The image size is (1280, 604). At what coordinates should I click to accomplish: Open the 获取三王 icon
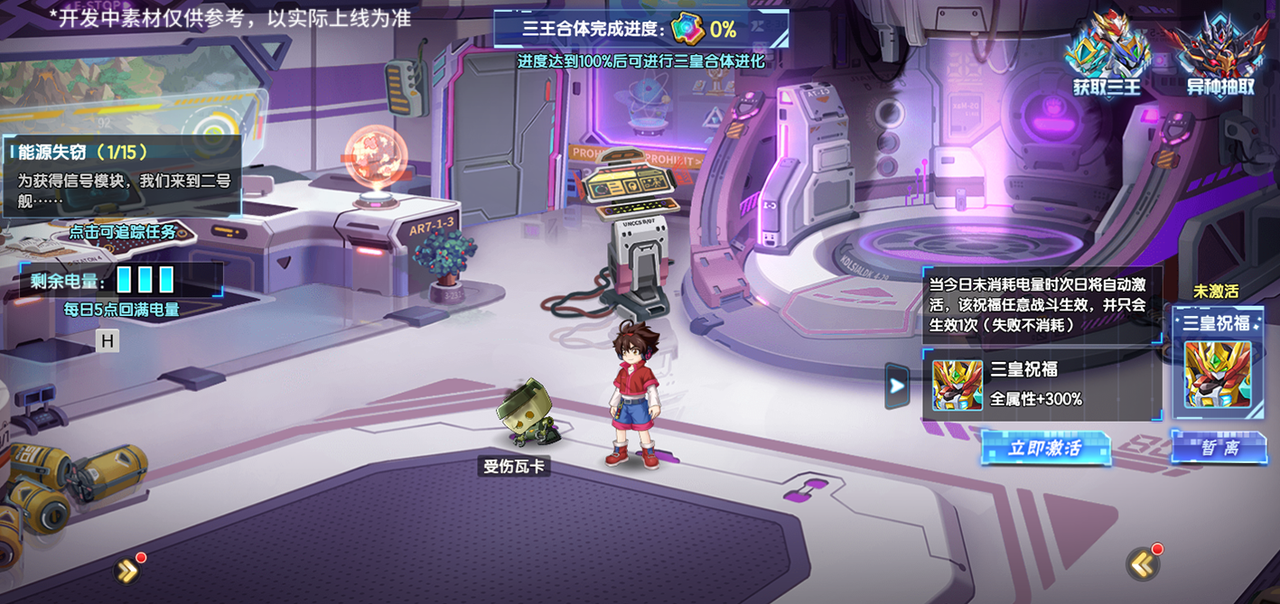tap(1106, 56)
